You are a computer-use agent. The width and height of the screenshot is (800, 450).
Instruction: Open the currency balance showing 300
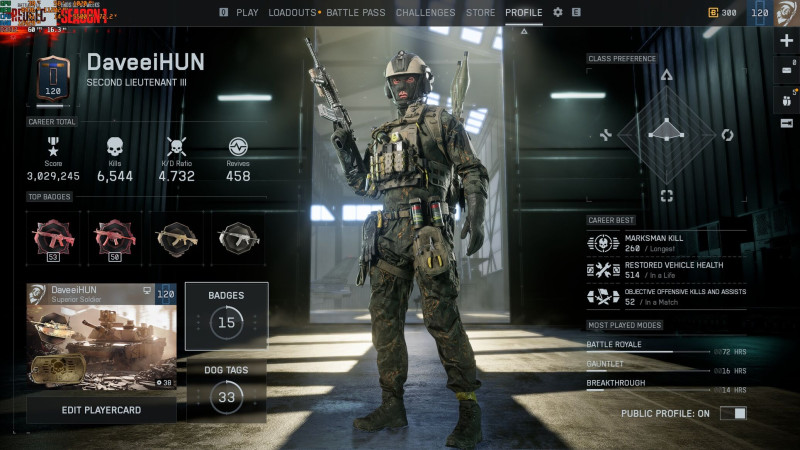click(723, 13)
